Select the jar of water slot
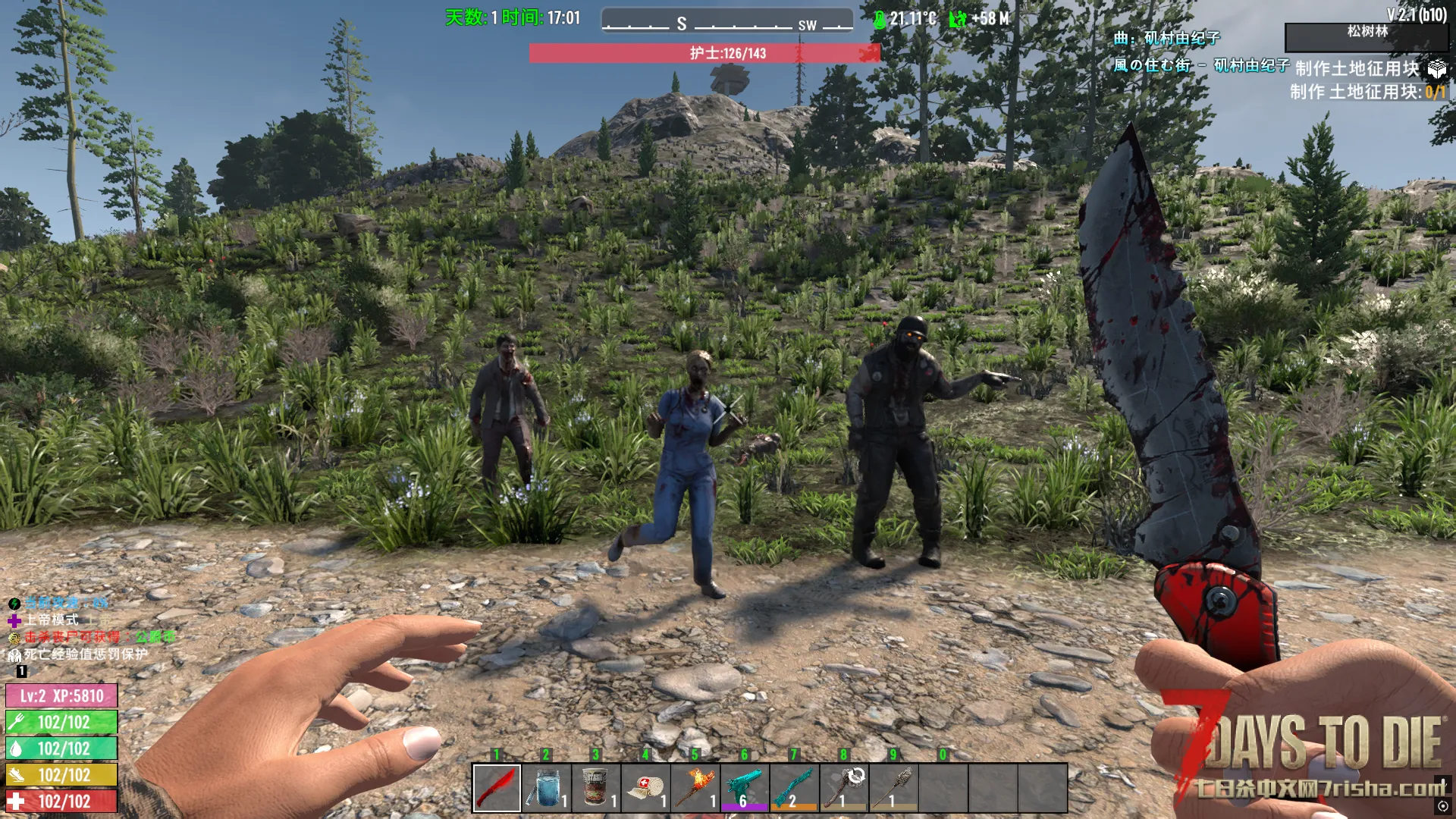 click(546, 787)
